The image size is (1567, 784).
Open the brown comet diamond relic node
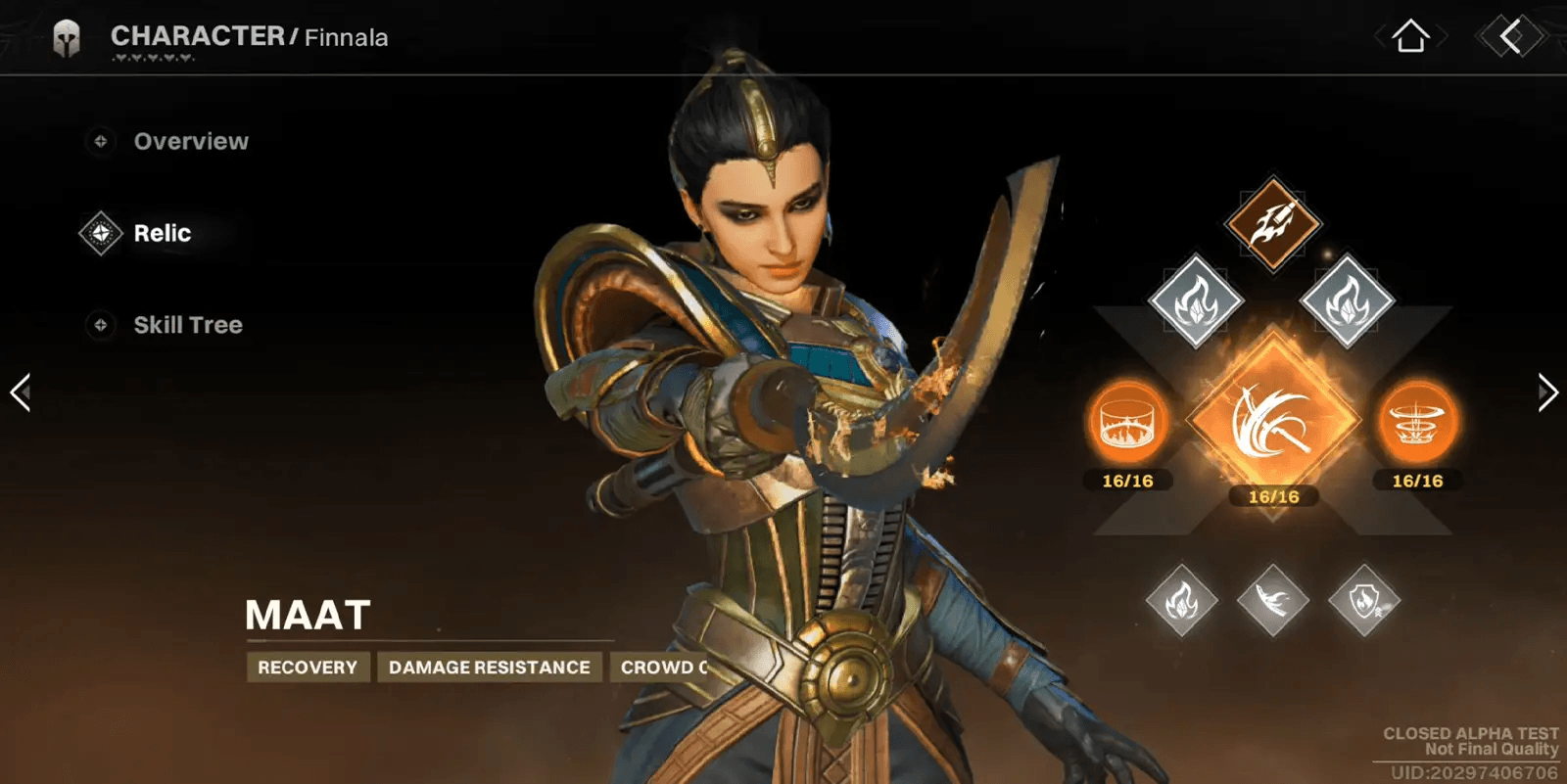[x=1272, y=223]
